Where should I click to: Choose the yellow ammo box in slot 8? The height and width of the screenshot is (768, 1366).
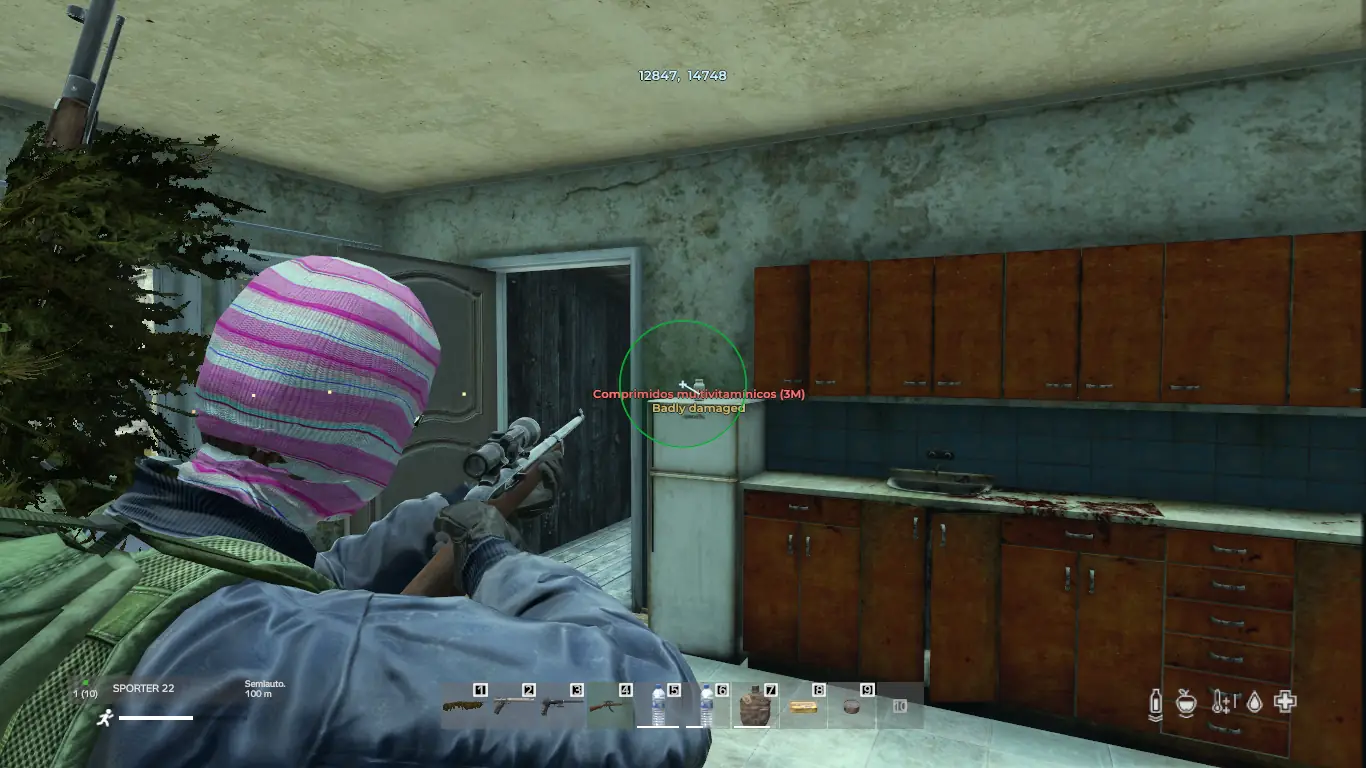803,706
